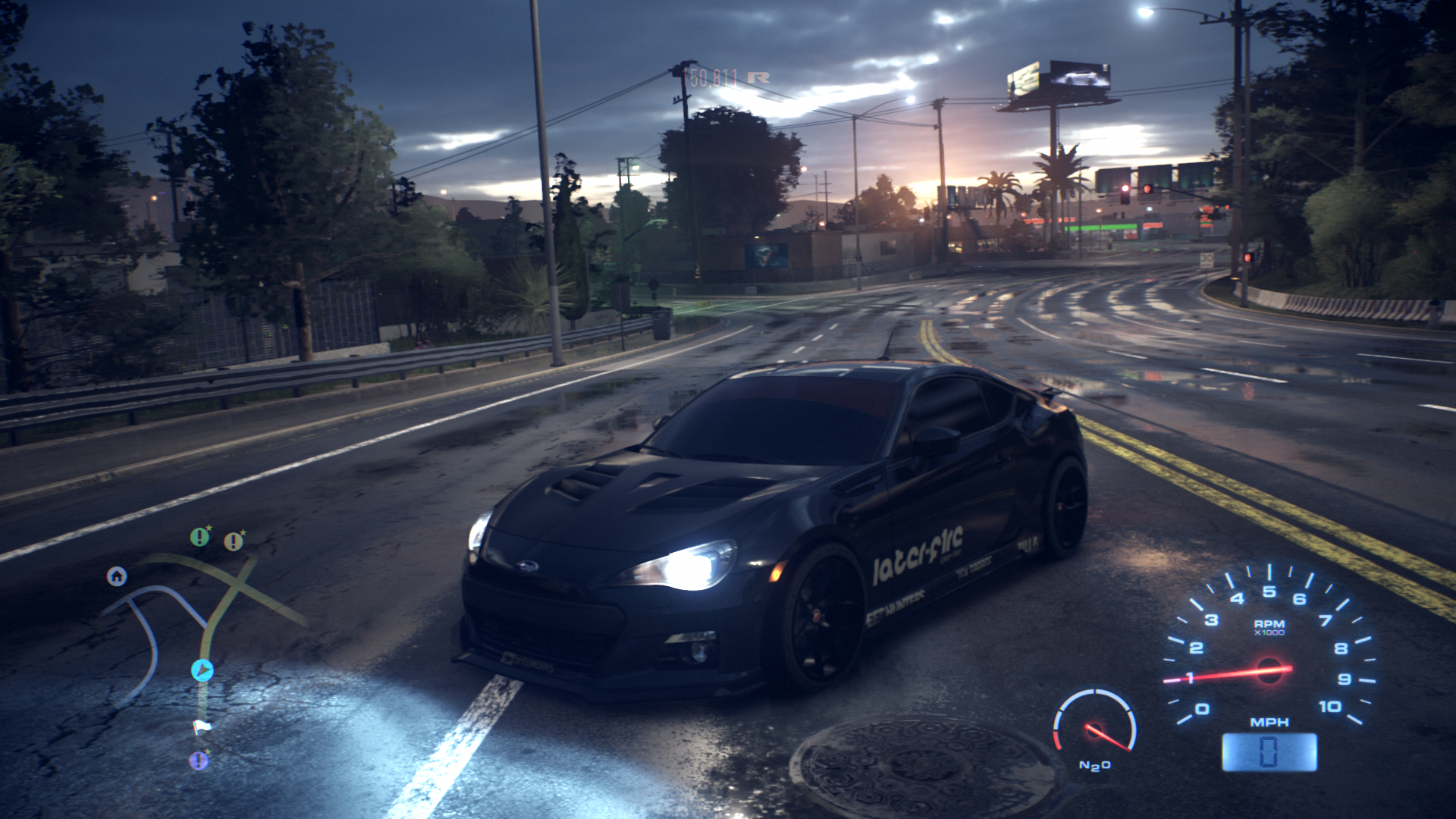Click the white flag waypoint marker

point(201,726)
